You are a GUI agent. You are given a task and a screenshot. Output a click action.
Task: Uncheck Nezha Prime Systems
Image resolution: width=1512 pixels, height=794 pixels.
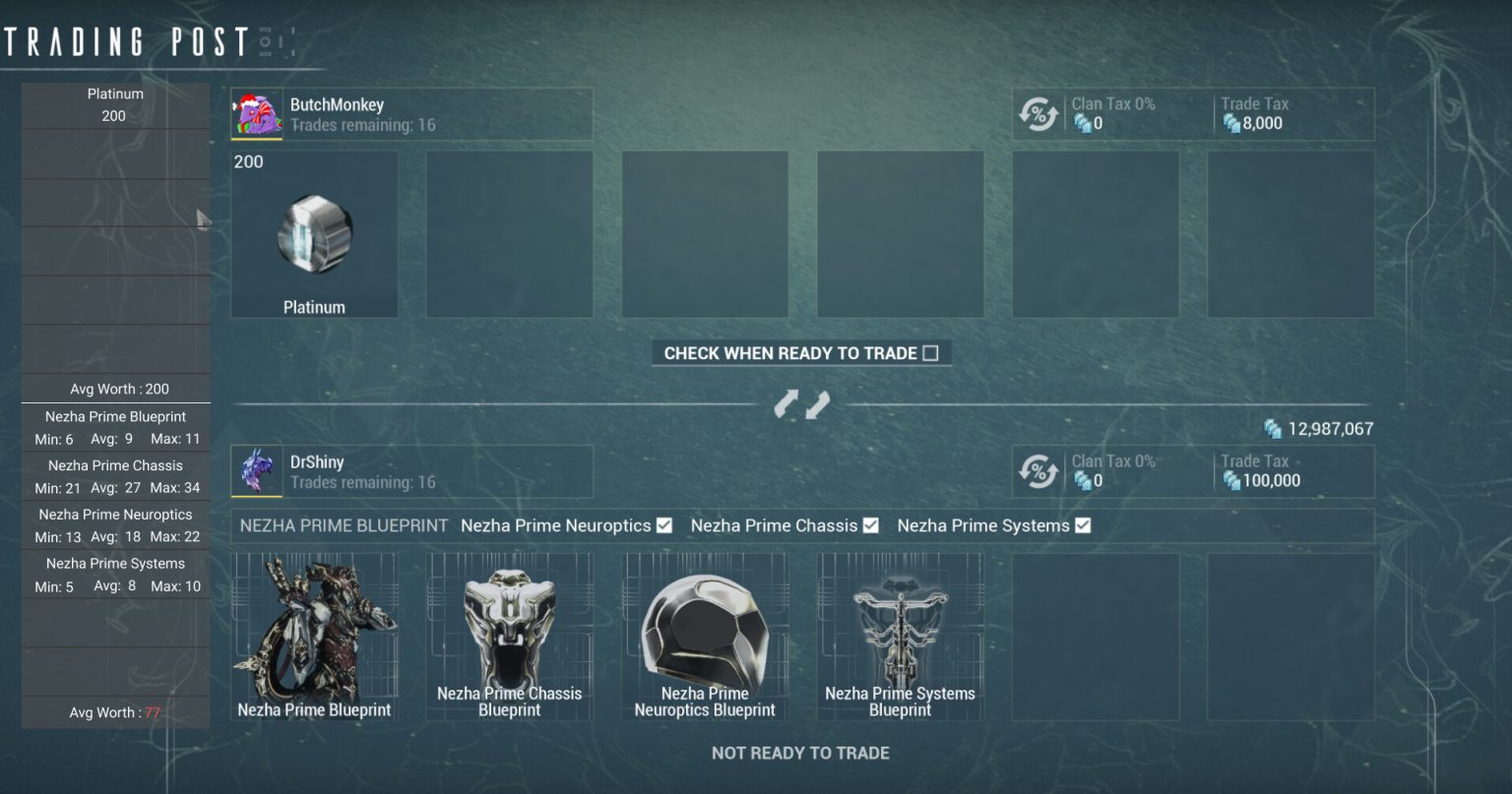point(1082,525)
